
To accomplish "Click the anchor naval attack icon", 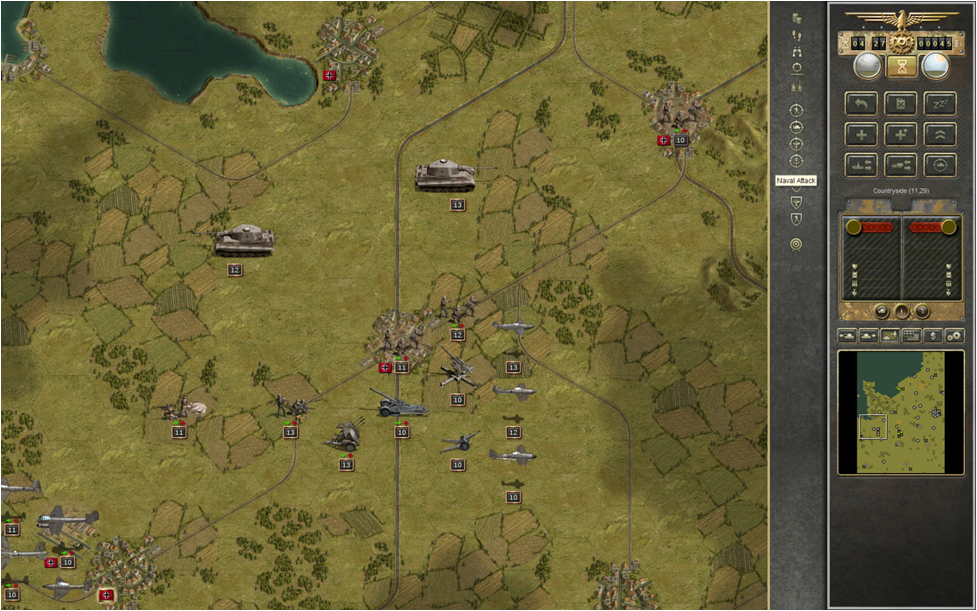I will pyautogui.click(x=797, y=161).
